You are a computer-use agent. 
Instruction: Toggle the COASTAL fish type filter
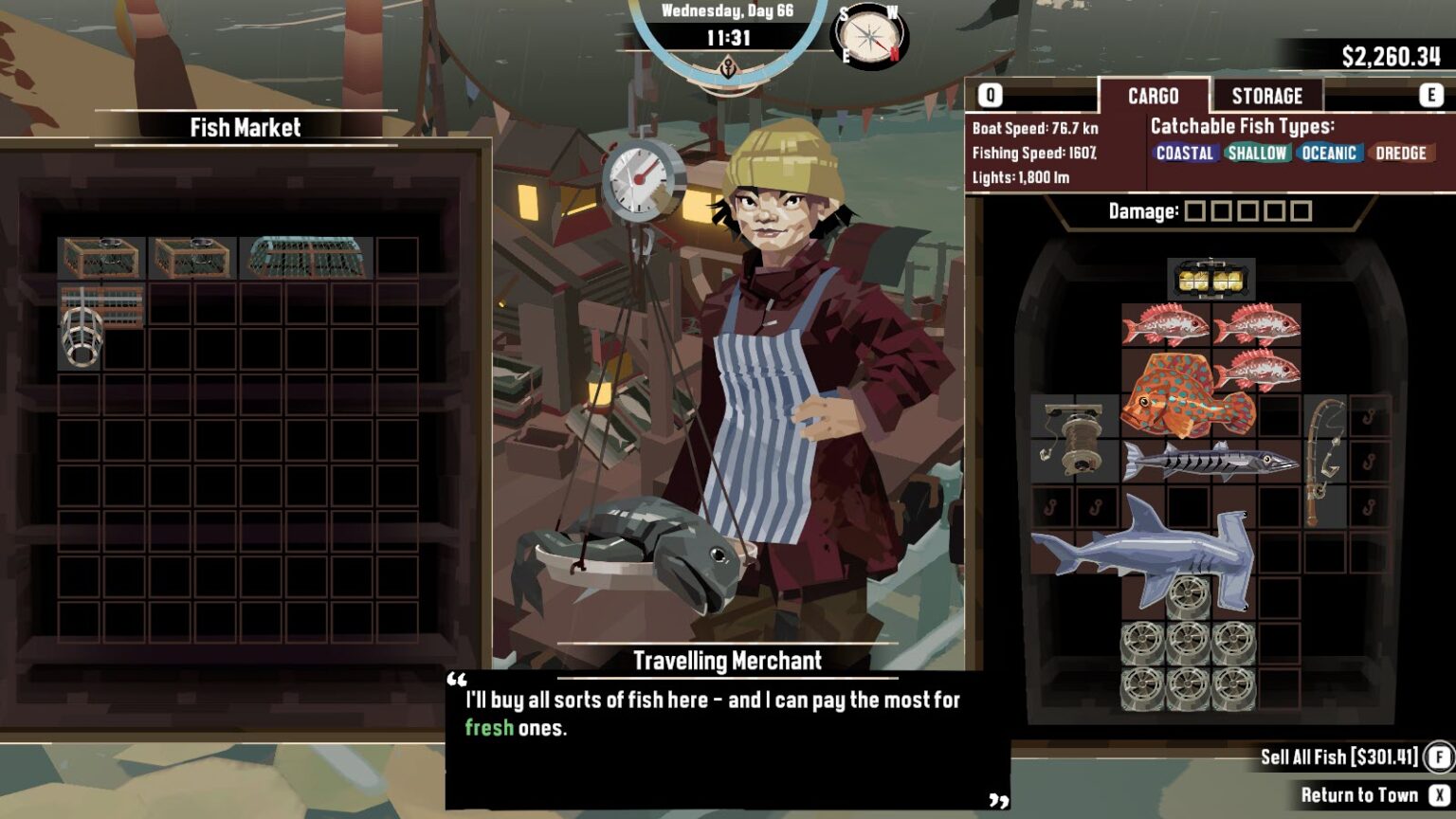(1186, 153)
